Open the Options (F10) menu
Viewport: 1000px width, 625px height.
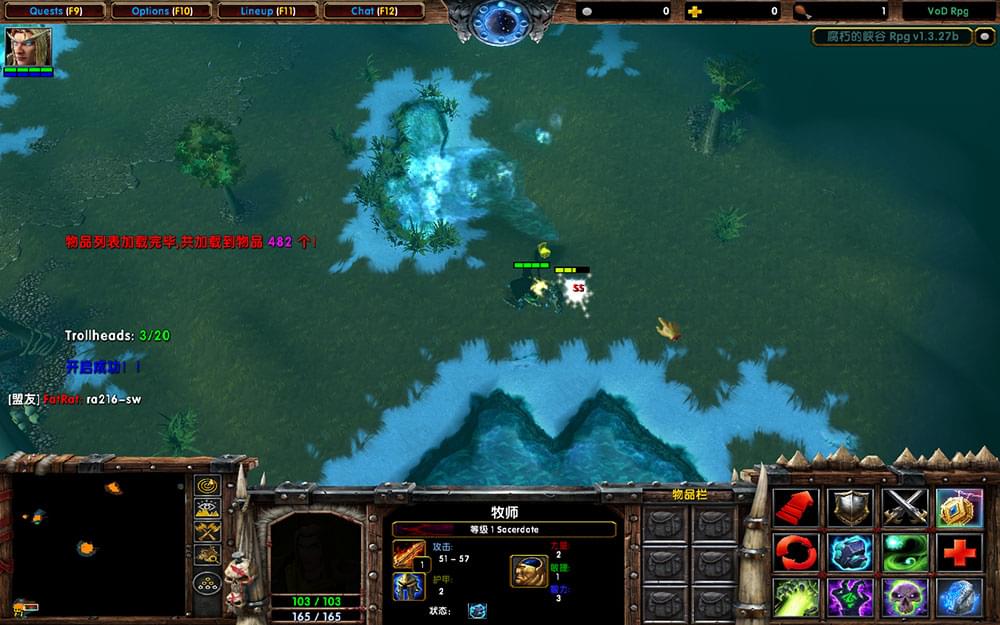(x=161, y=11)
